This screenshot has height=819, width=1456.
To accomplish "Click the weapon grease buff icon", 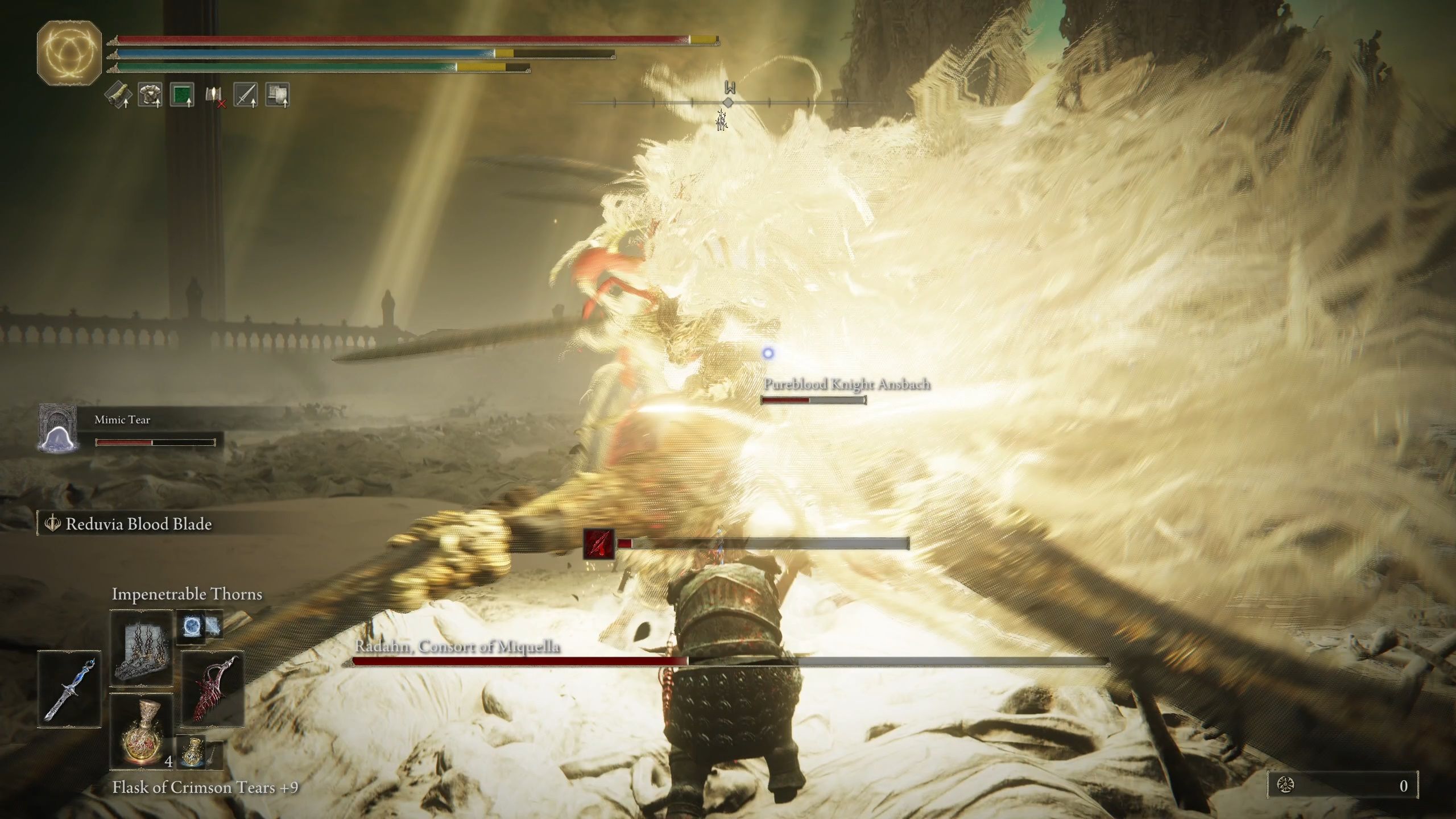I will 118,95.
